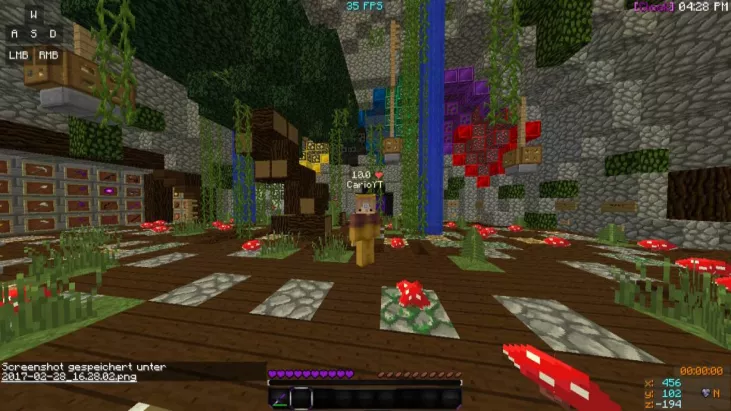Screen dimensions: 731x411
Task: Select the hotbar slot holding the purple tool
Action: [281, 398]
